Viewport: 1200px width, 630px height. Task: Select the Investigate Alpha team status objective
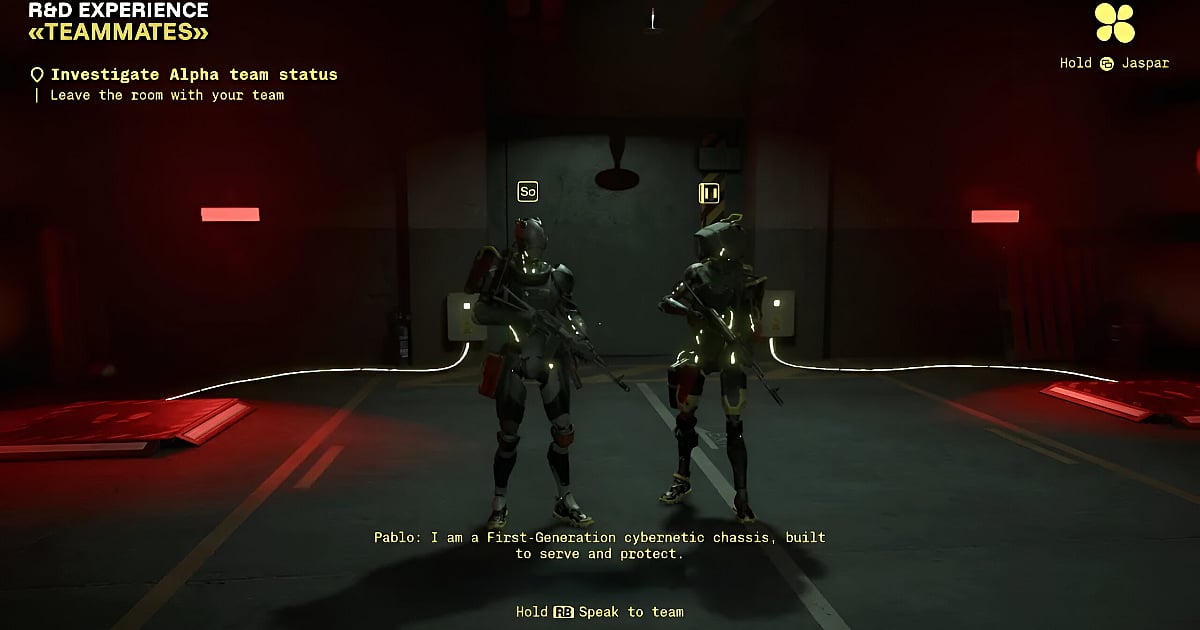click(x=193, y=75)
